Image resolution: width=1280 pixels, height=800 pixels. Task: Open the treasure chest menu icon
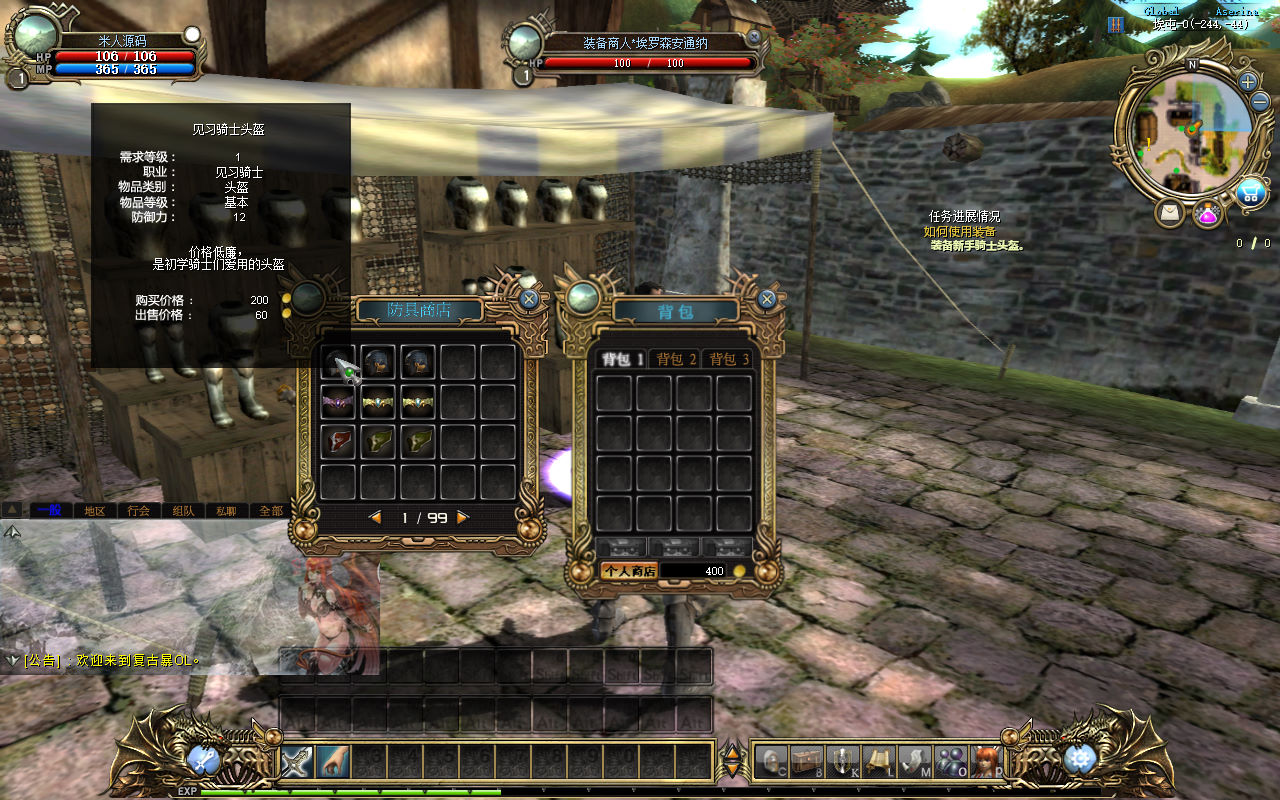pos(806,762)
